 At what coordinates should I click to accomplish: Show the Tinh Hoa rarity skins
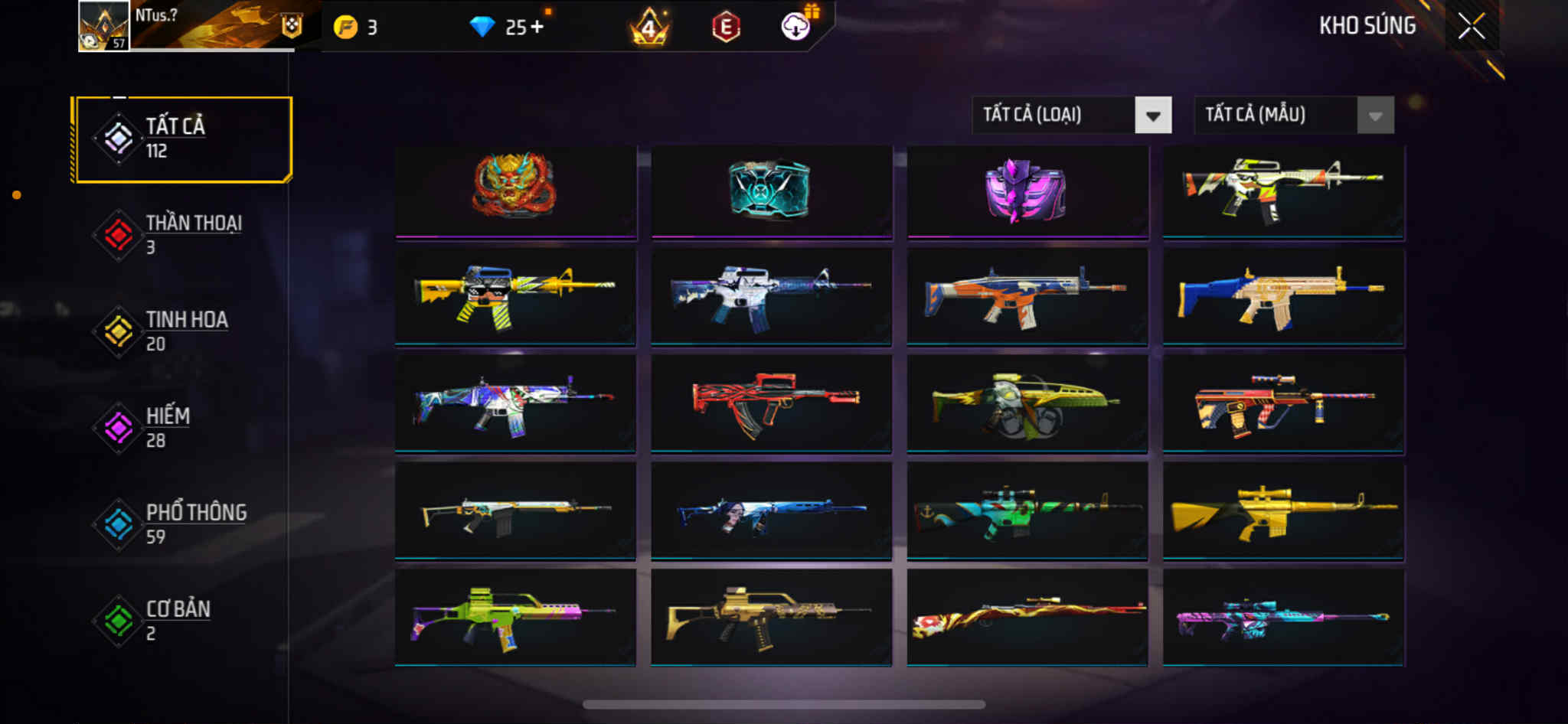[183, 331]
